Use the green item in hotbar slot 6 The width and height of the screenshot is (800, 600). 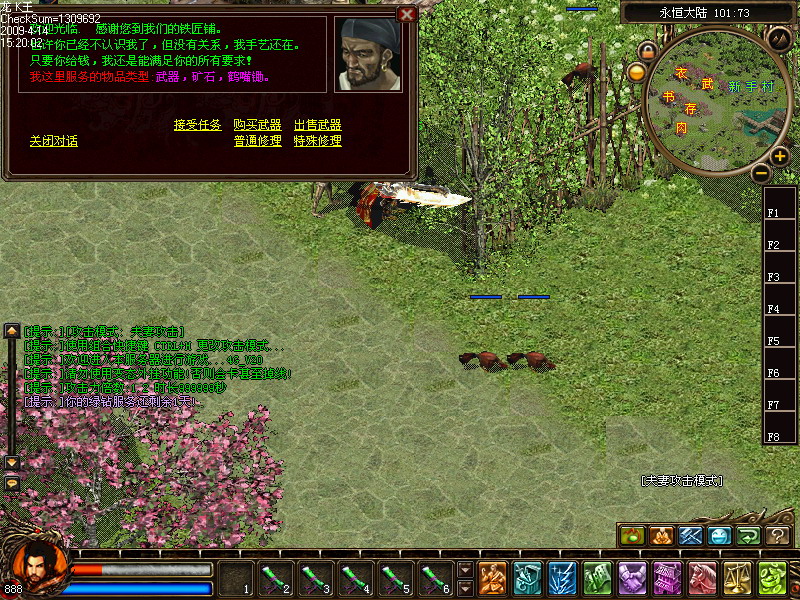[x=433, y=577]
